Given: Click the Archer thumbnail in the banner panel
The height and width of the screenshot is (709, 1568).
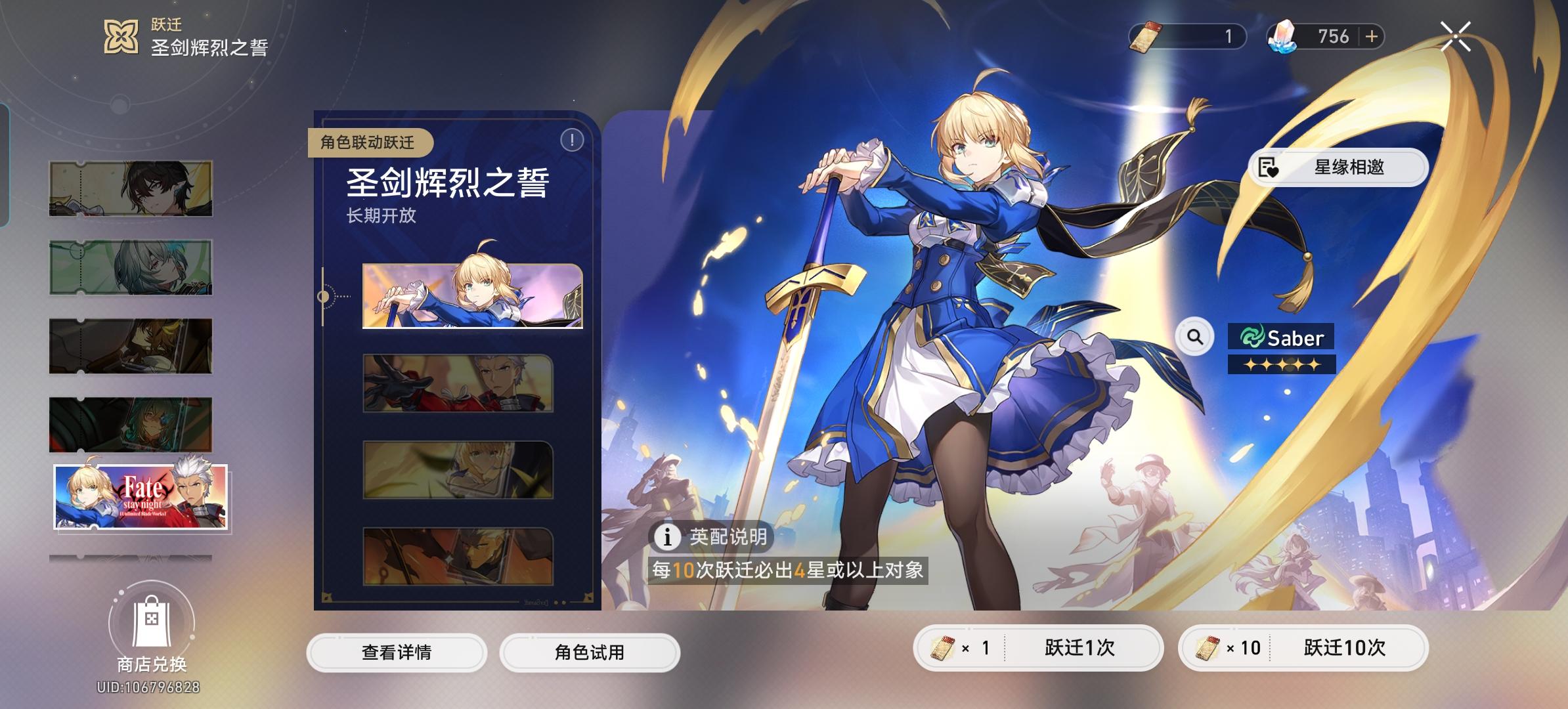Looking at the screenshot, I should [459, 384].
